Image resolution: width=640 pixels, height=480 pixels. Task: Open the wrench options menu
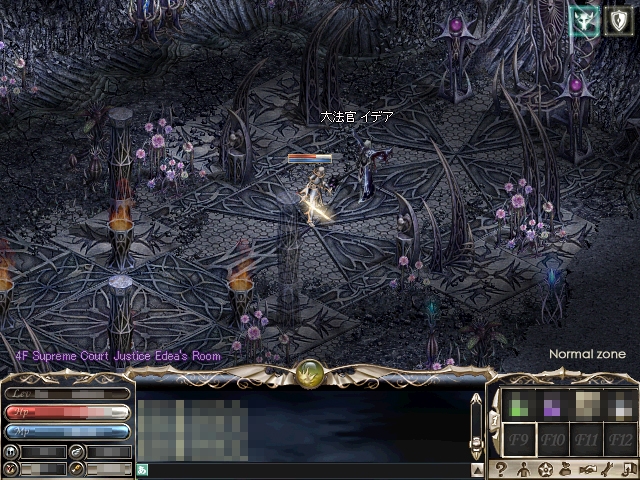[x=609, y=469]
